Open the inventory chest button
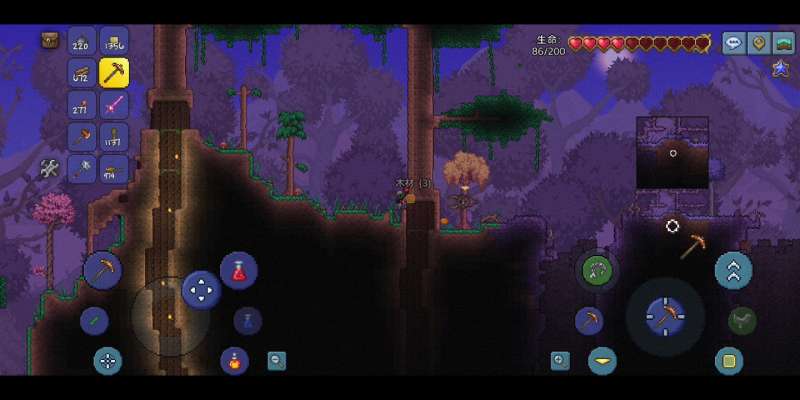This screenshot has height=400, width=800. tap(49, 41)
